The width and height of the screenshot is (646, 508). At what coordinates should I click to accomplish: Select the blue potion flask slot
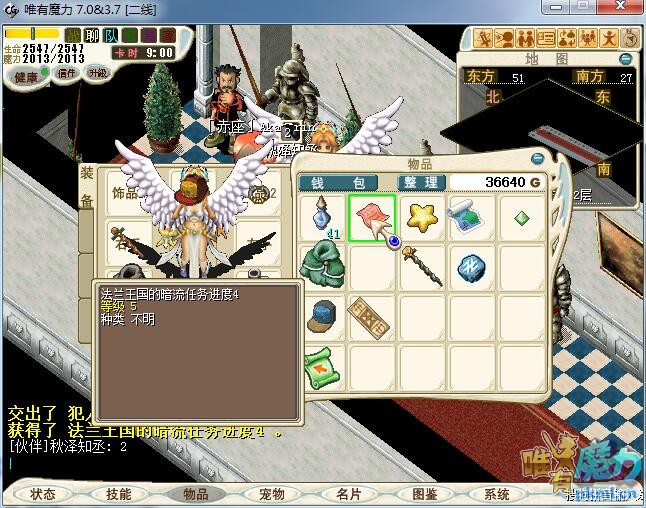(323, 215)
